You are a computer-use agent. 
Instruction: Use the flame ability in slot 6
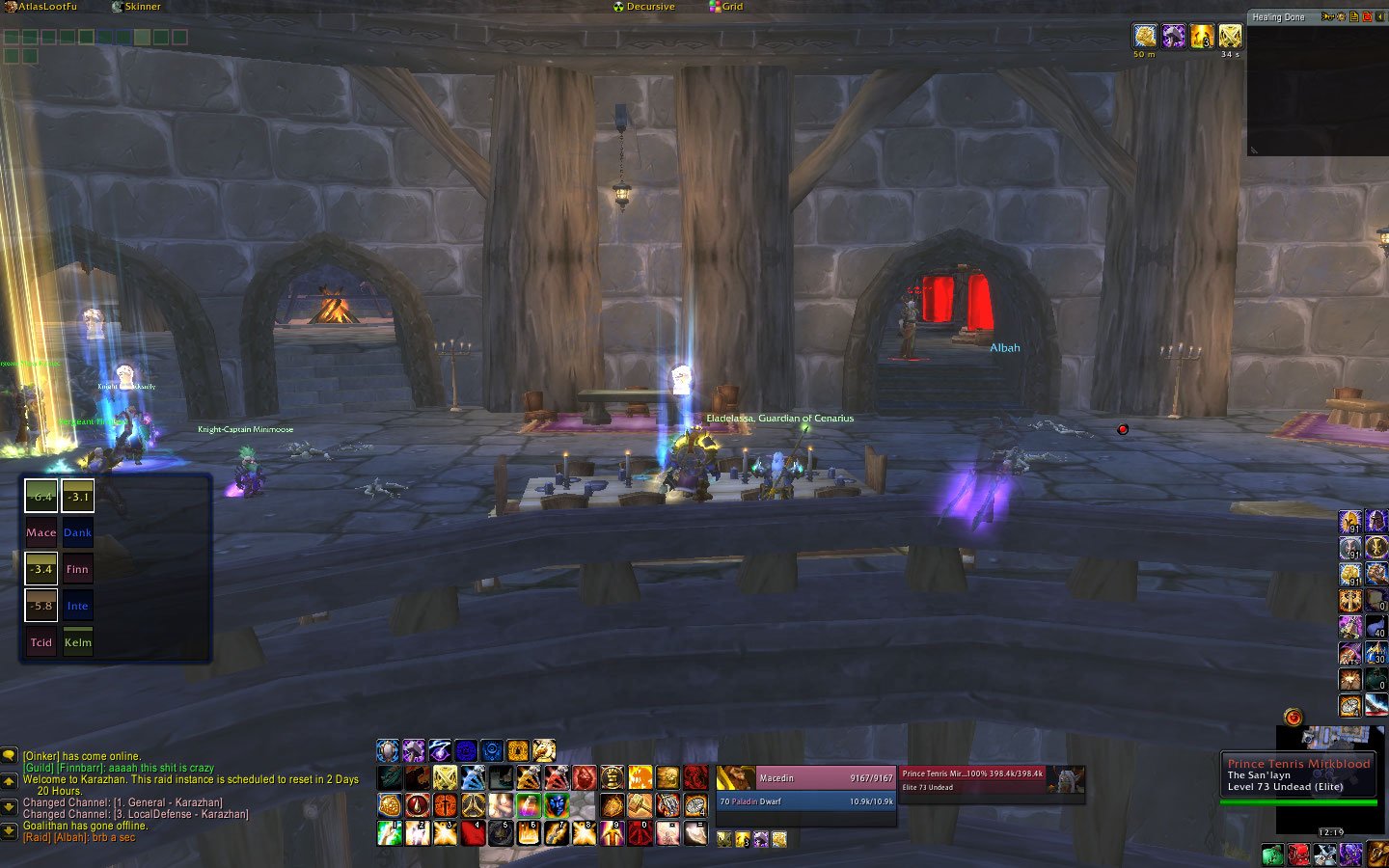tap(529, 832)
